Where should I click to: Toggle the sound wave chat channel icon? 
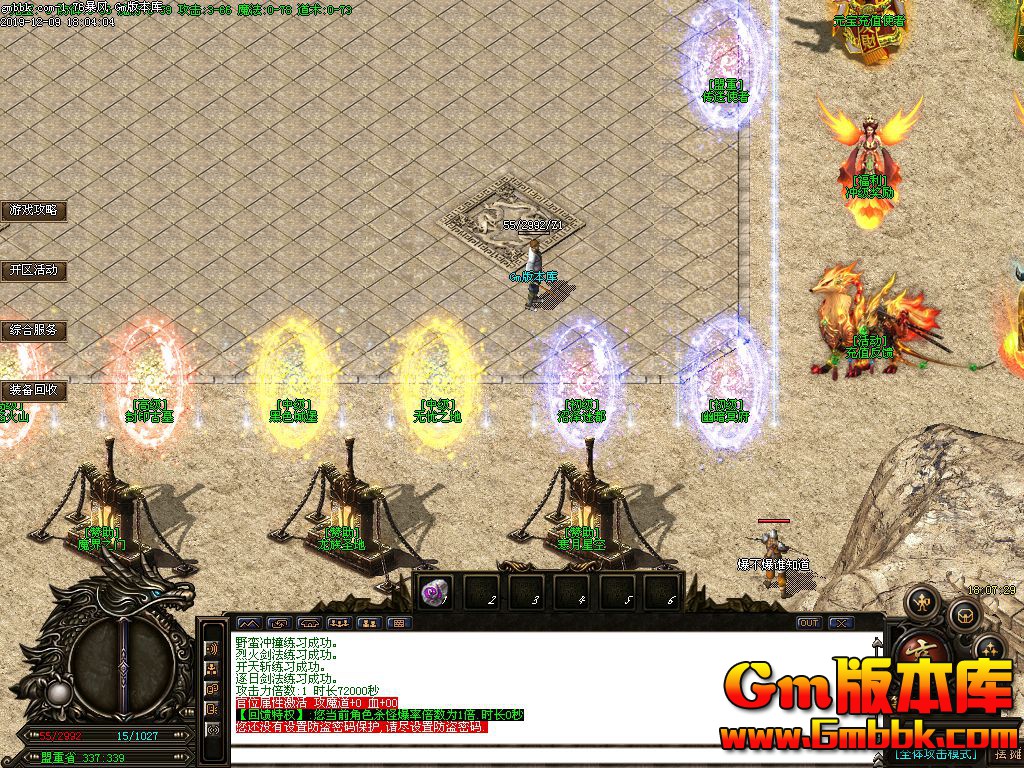tap(212, 648)
